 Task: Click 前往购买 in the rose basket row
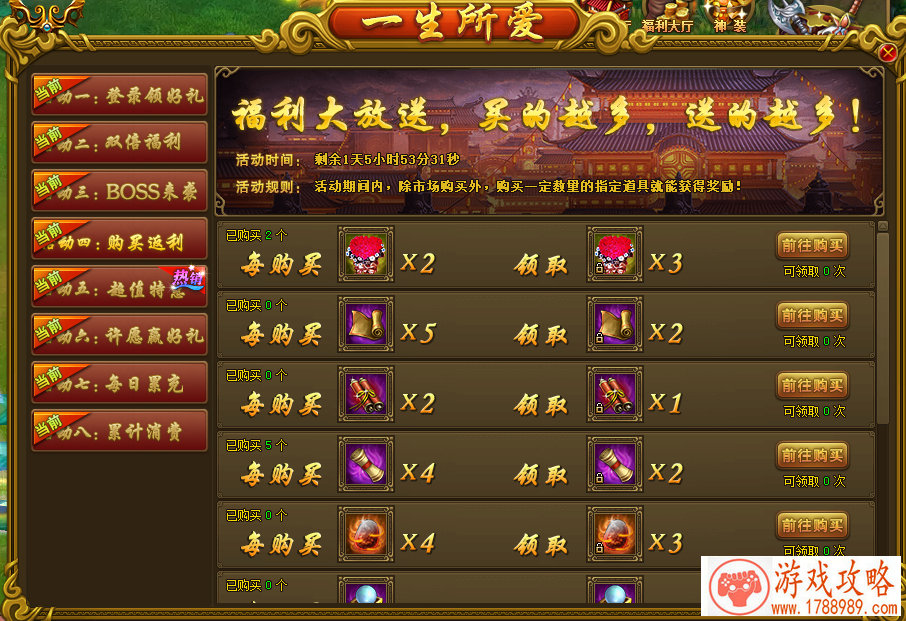coord(812,245)
